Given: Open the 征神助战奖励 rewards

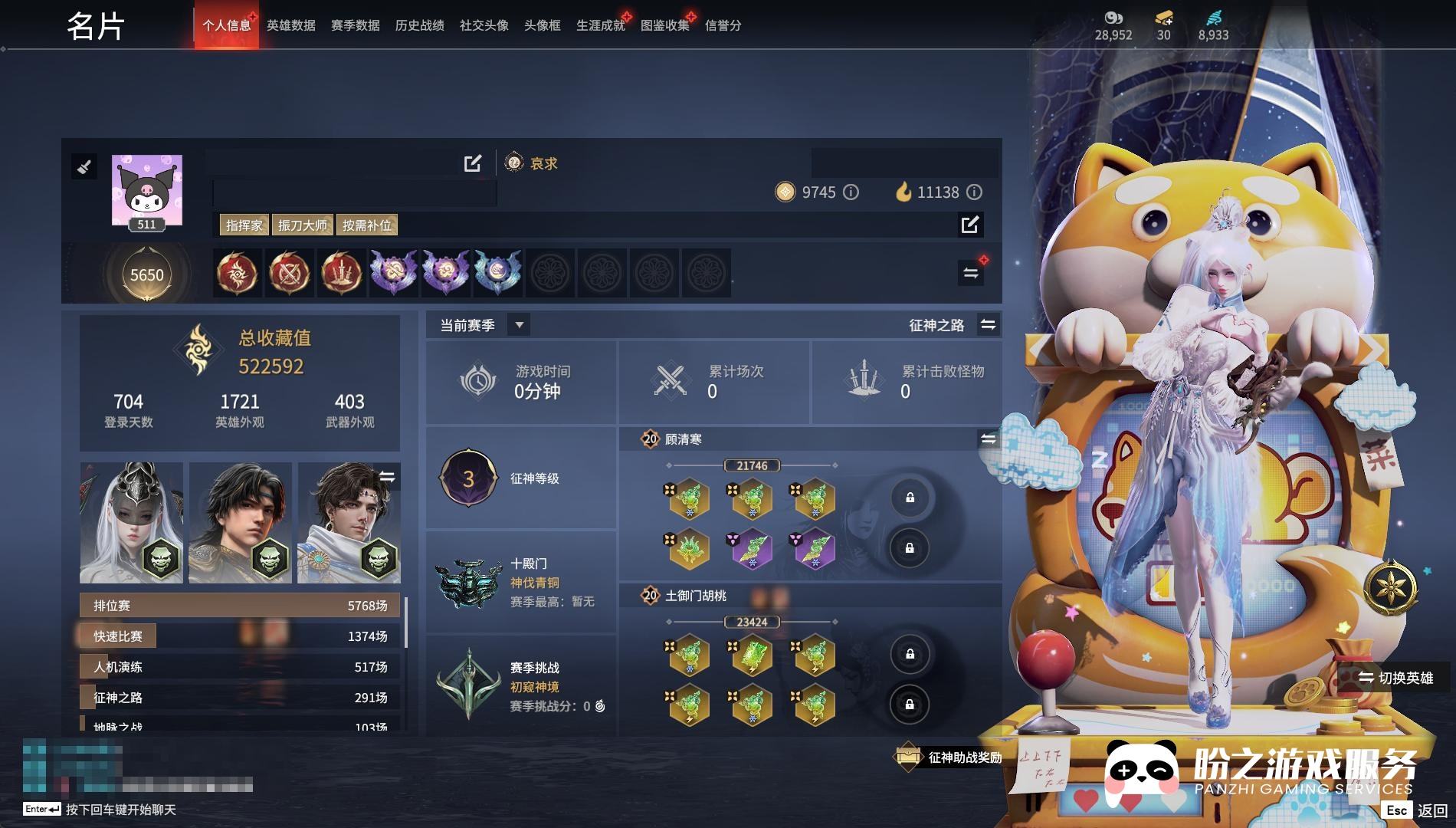Looking at the screenshot, I should click(x=949, y=757).
